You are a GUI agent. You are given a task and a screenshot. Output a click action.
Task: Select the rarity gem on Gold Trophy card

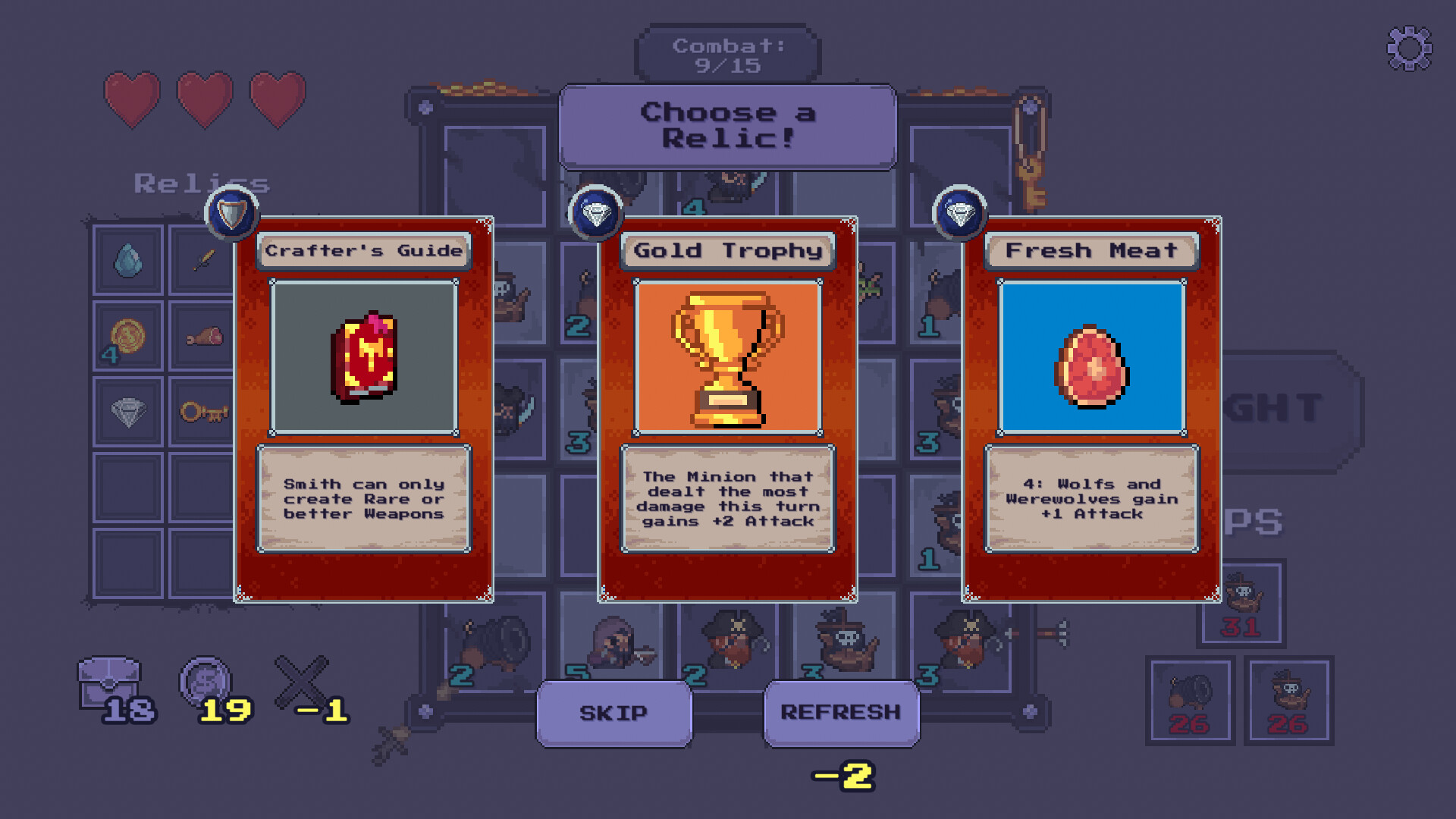click(x=597, y=214)
